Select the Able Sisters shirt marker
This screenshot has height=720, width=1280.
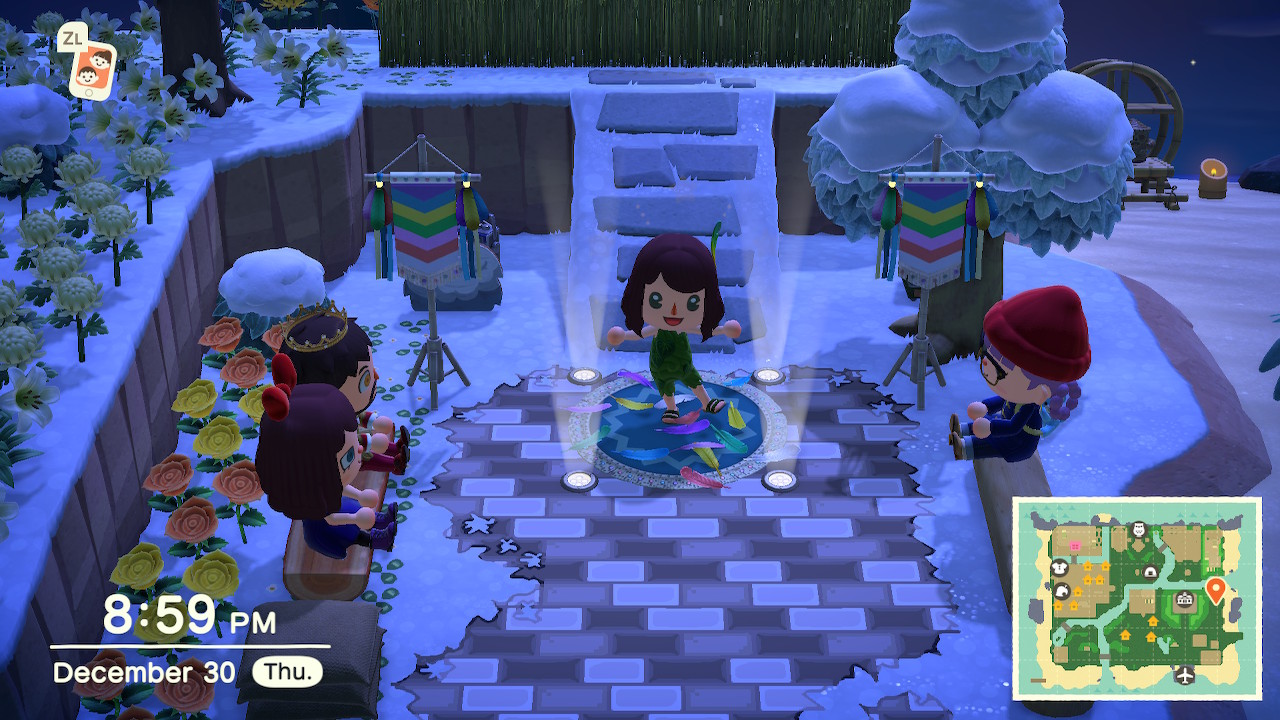1061,567
